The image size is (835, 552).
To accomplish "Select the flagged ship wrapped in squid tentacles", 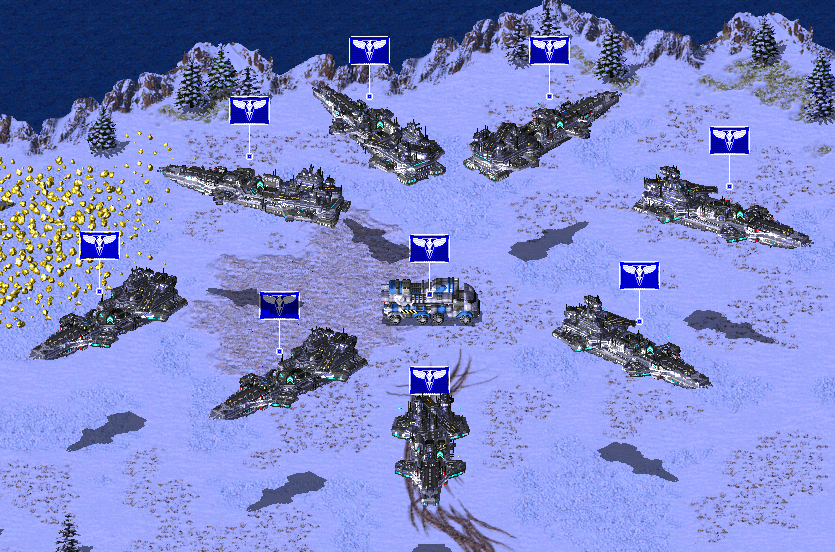I will point(430,443).
